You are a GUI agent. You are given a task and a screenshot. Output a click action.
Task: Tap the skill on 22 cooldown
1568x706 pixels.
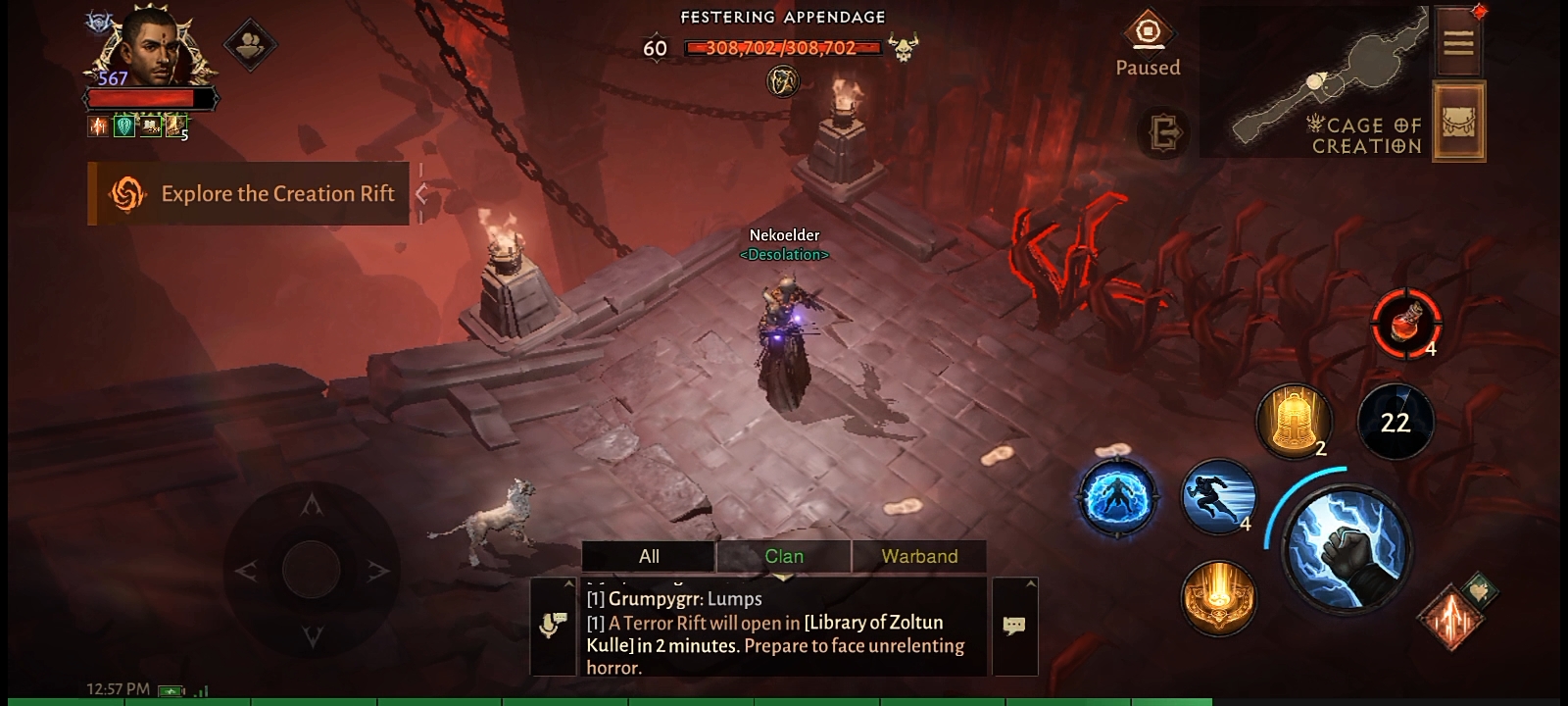(1395, 422)
